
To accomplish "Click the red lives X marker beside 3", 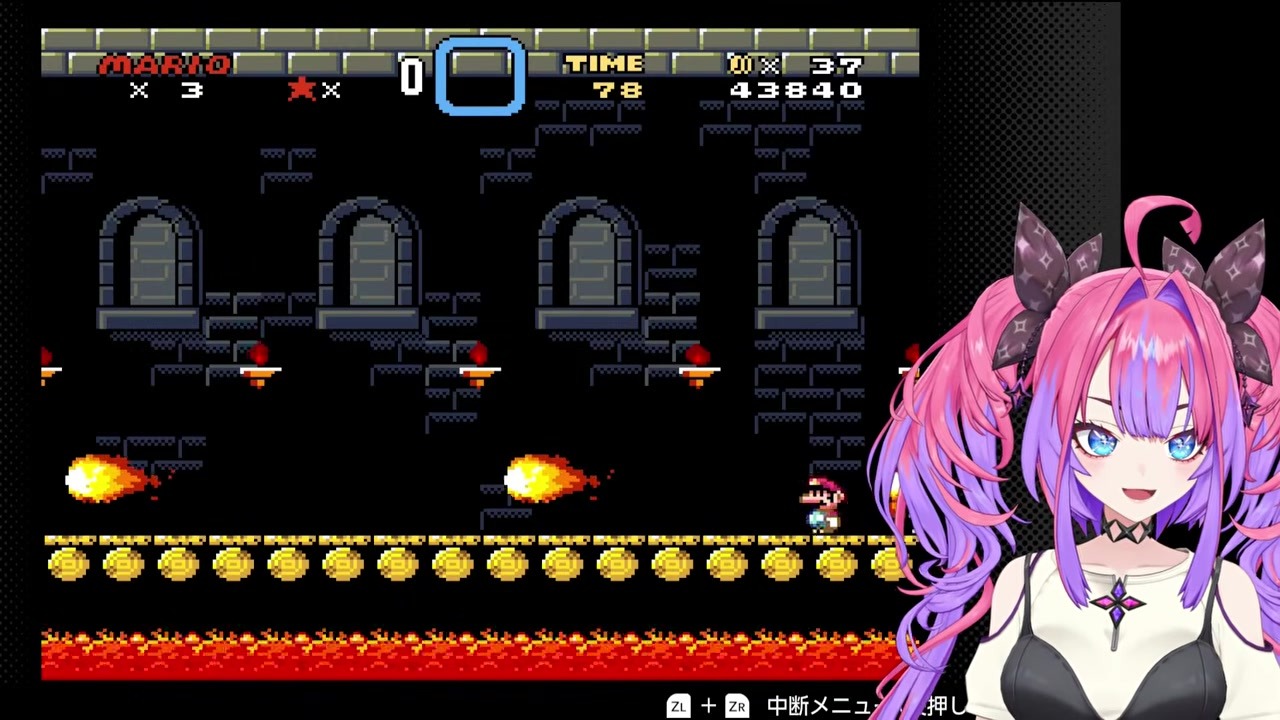I will pos(138,91).
